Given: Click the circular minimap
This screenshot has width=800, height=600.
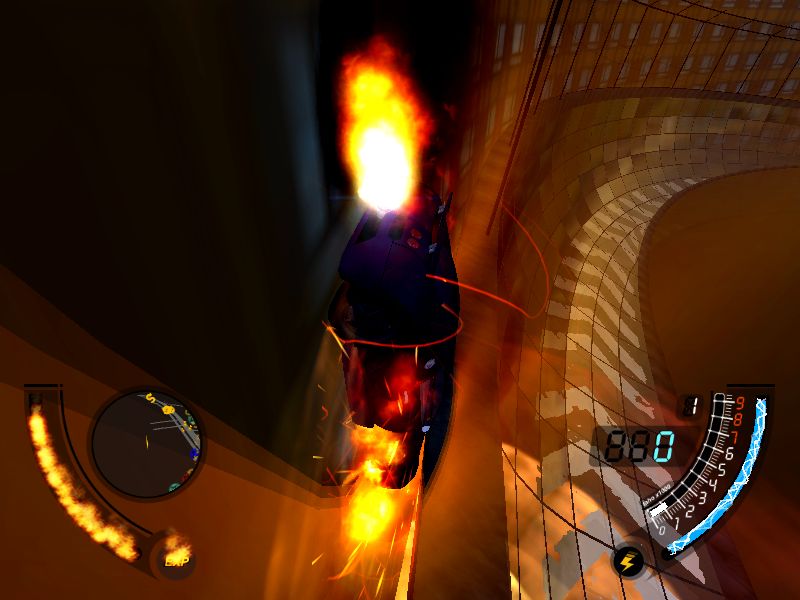Looking at the screenshot, I should pos(147,443).
